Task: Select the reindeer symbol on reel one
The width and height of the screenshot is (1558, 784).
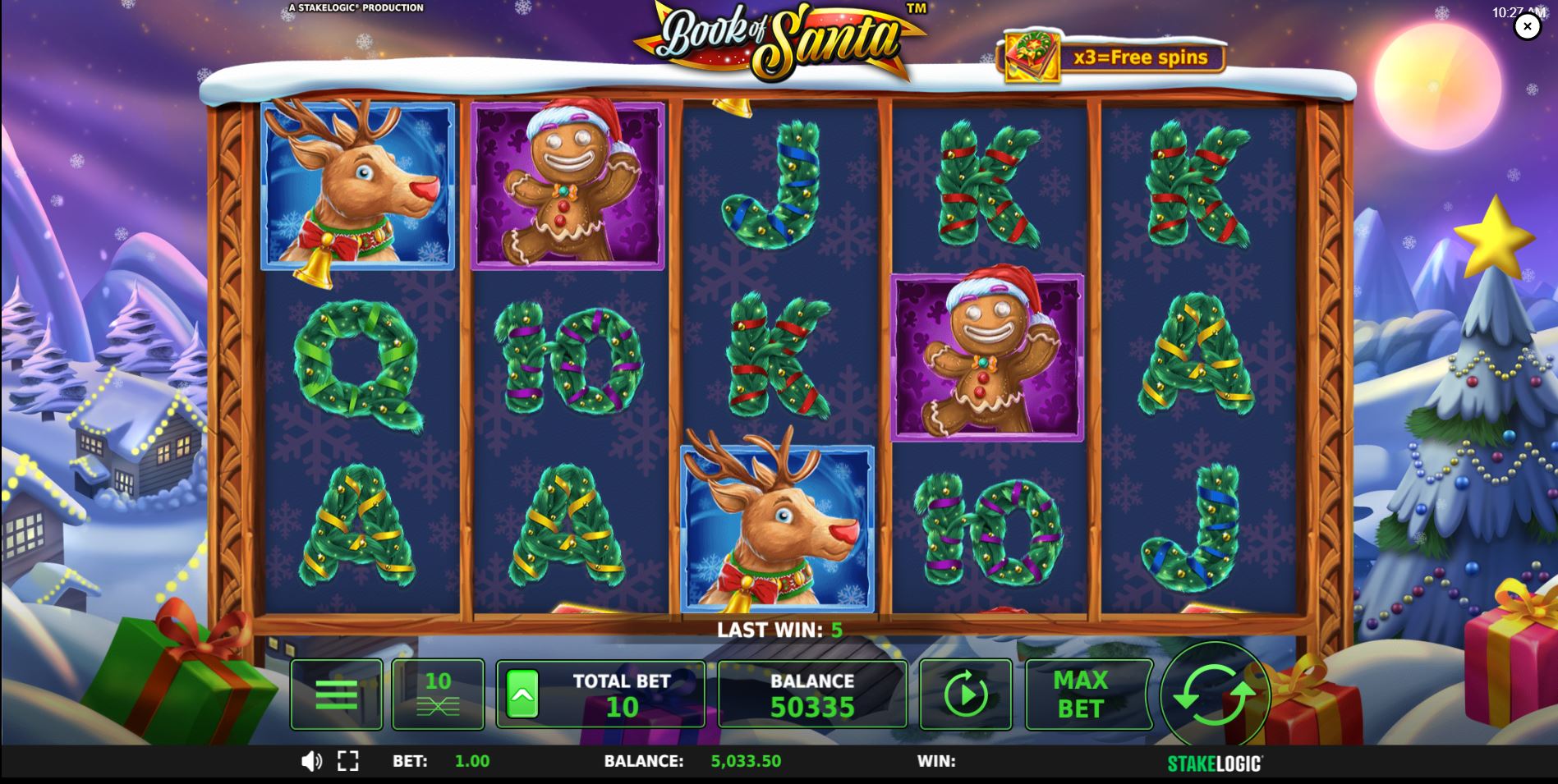Action: tap(356, 187)
